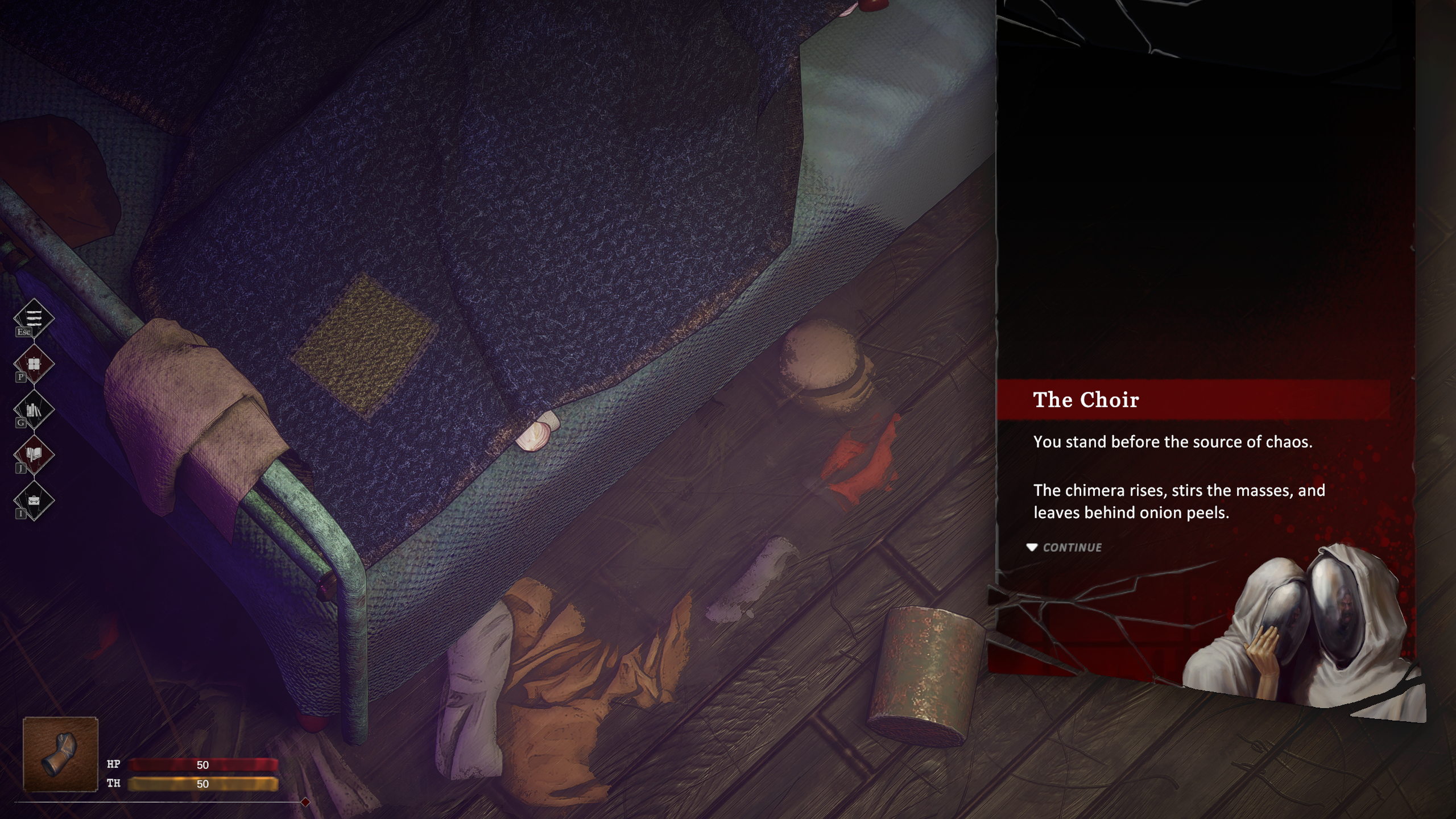The height and width of the screenshot is (819, 1456).
Task: Open the journal open-book icon
Action: click(34, 455)
